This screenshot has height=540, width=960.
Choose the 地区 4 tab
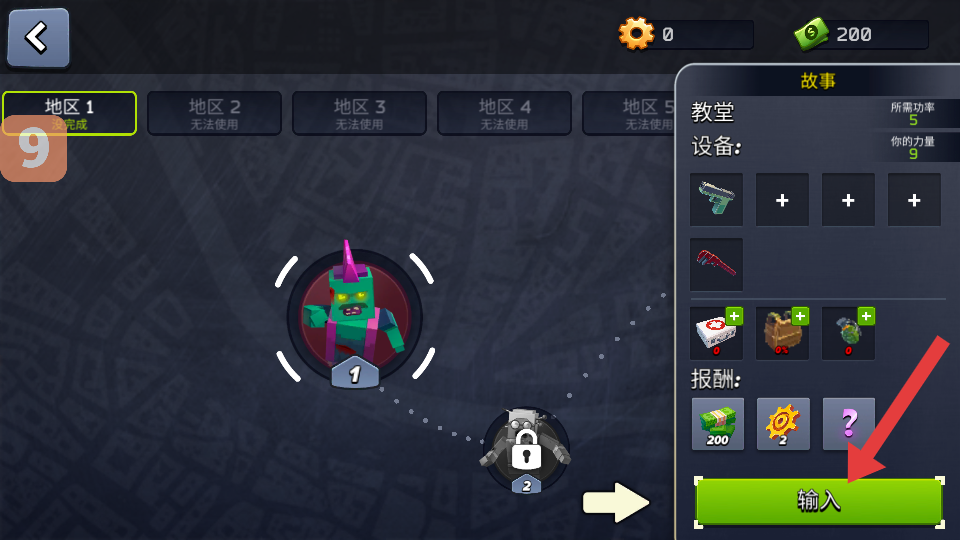(x=504, y=112)
